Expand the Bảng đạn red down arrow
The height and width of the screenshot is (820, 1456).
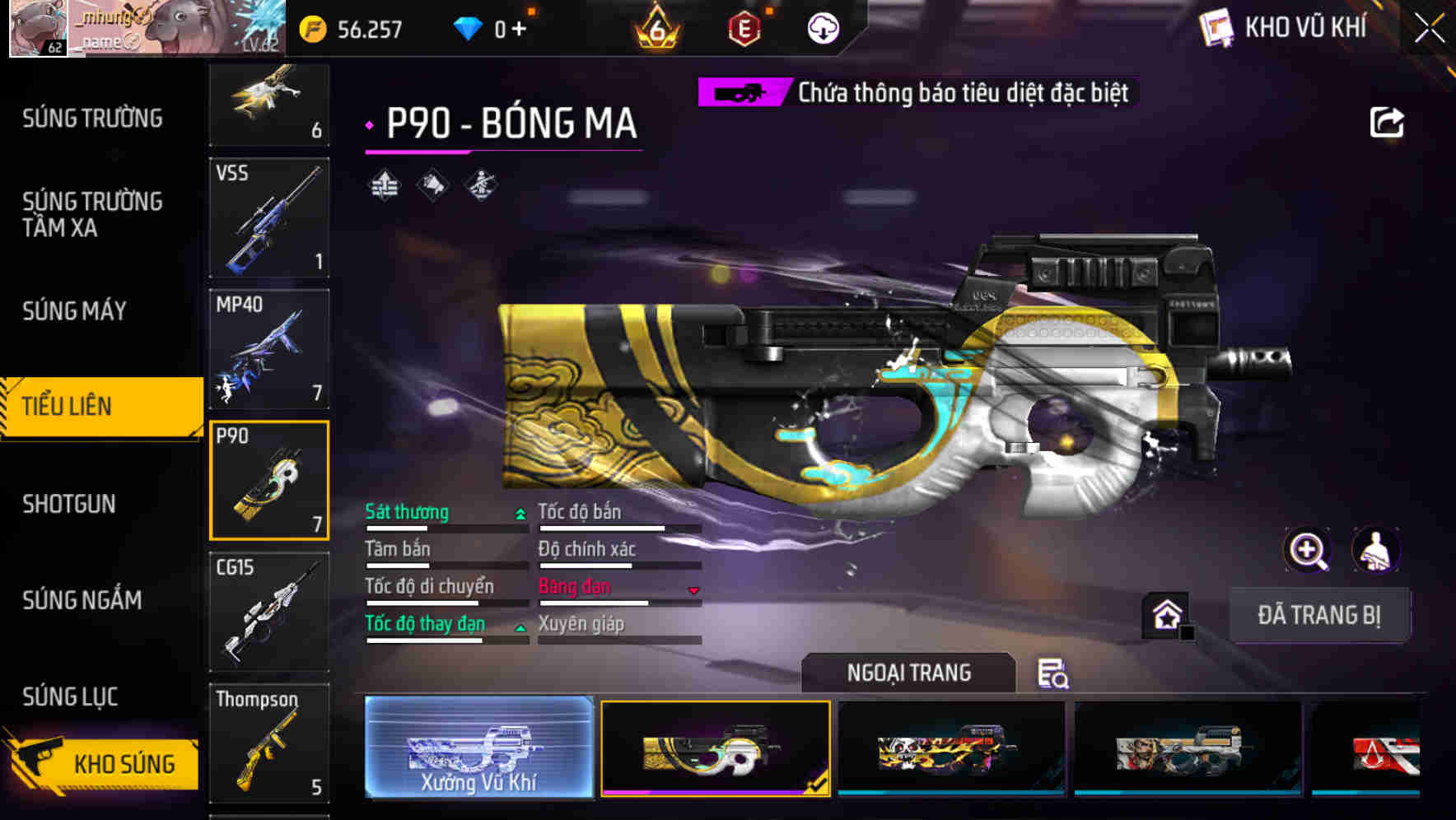tap(693, 589)
